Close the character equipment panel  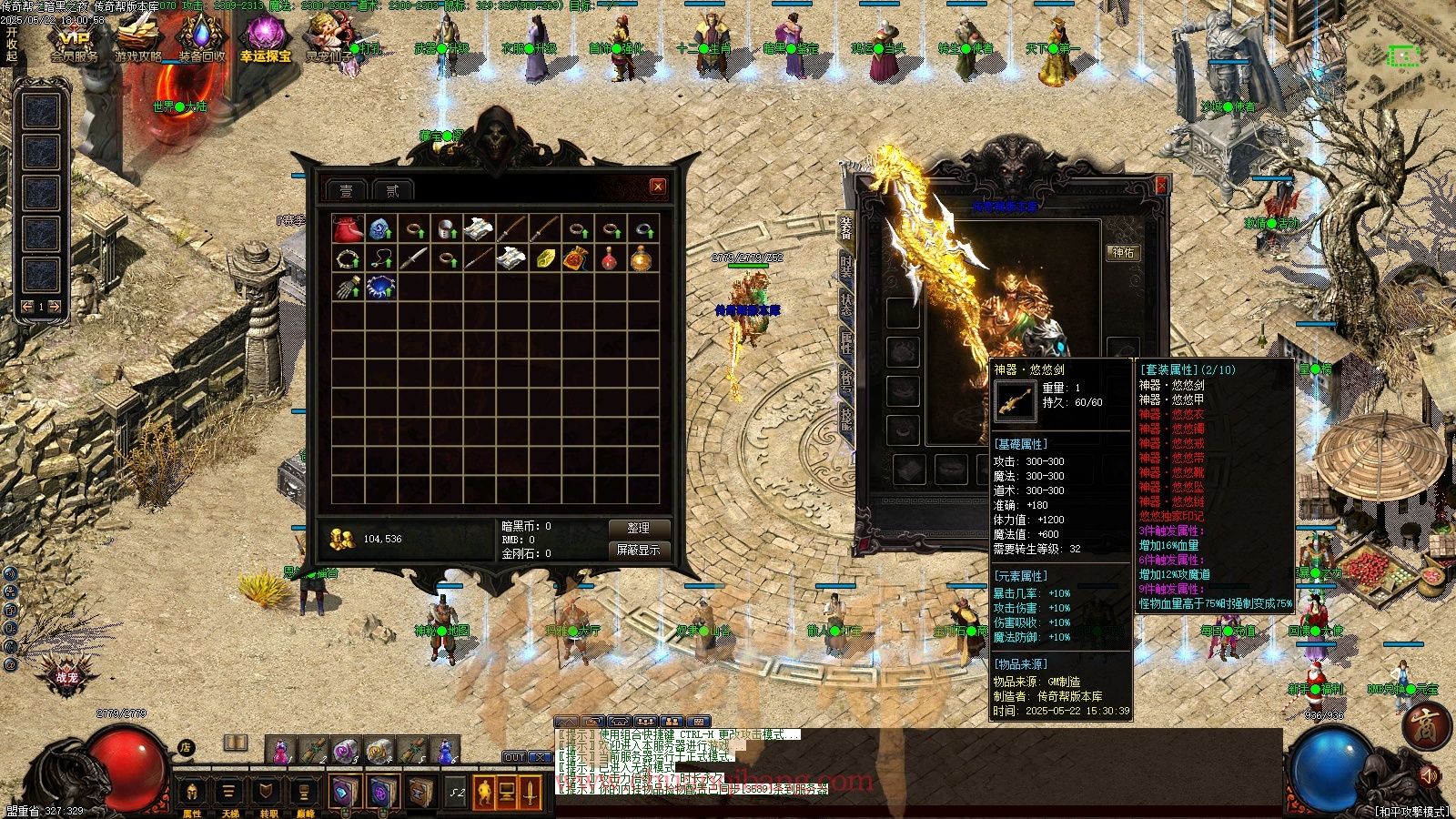pyautogui.click(x=1161, y=186)
